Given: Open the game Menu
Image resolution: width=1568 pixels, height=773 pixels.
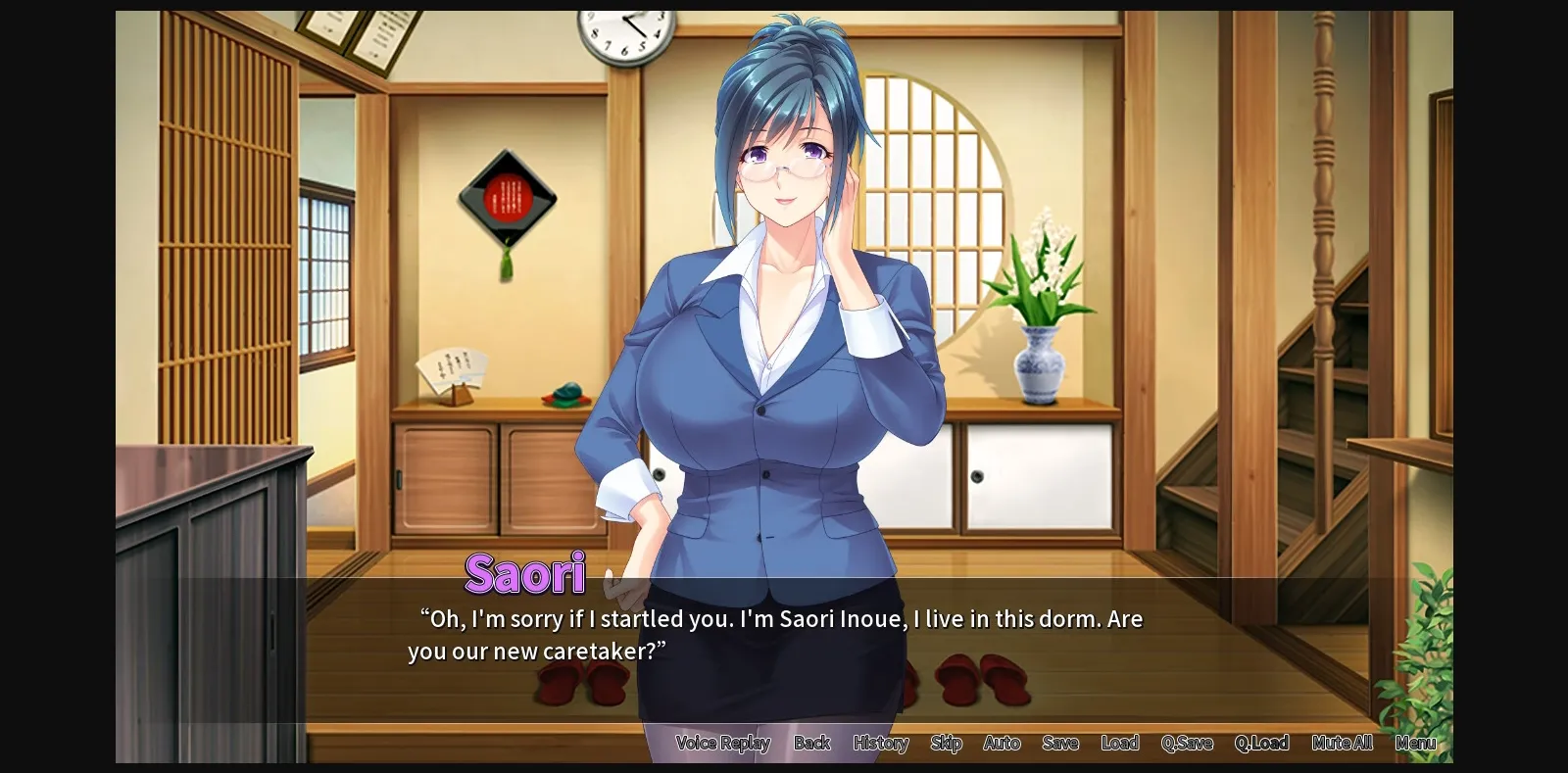Looking at the screenshot, I should [1415, 743].
